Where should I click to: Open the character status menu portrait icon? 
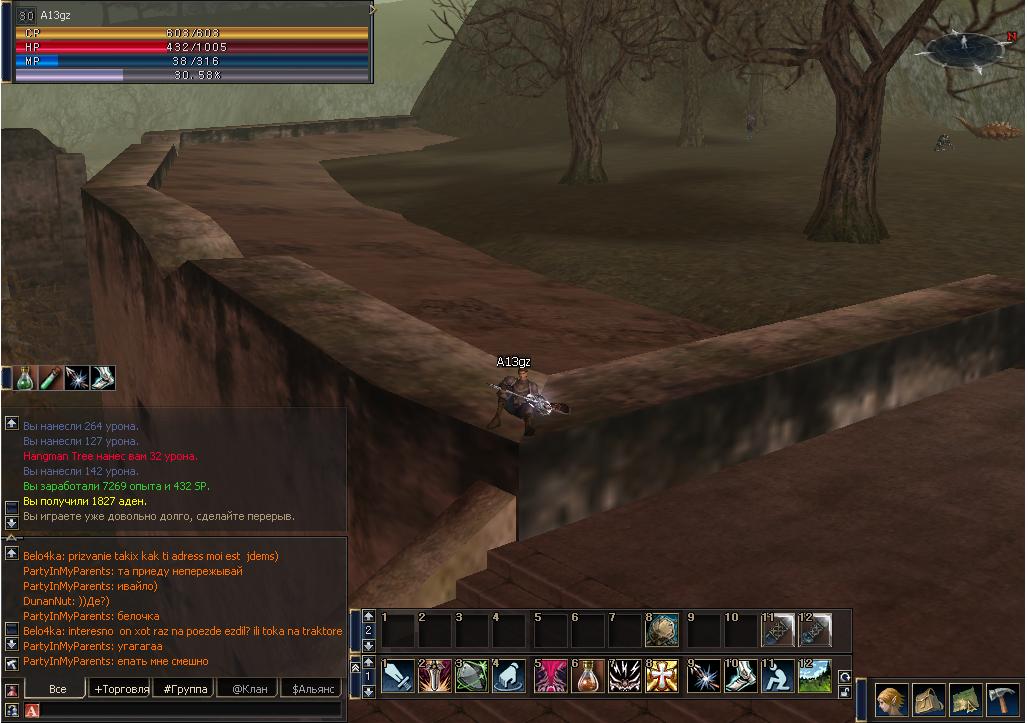click(x=892, y=699)
